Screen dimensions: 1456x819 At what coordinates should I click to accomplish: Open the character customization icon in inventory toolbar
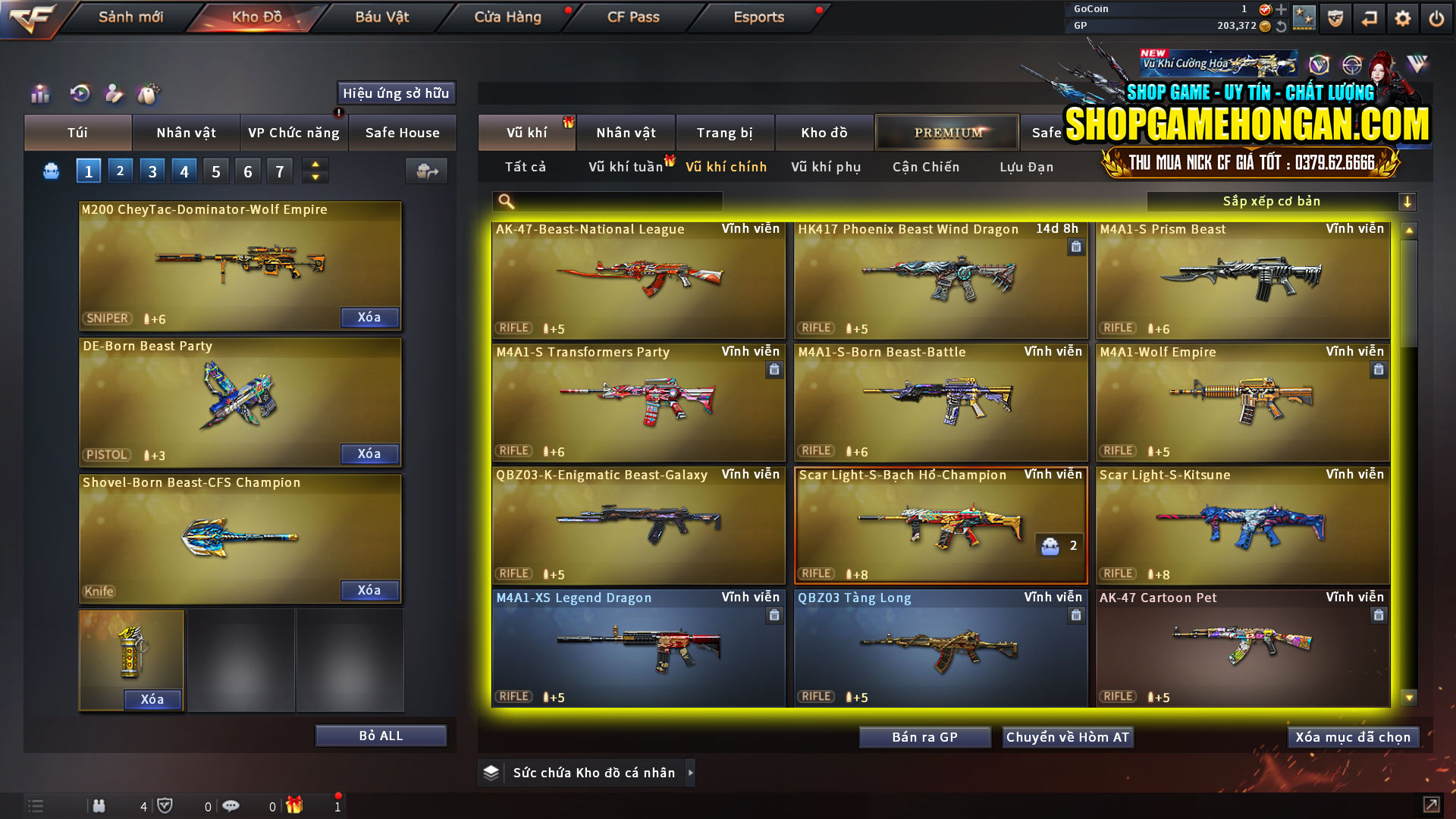[x=115, y=95]
